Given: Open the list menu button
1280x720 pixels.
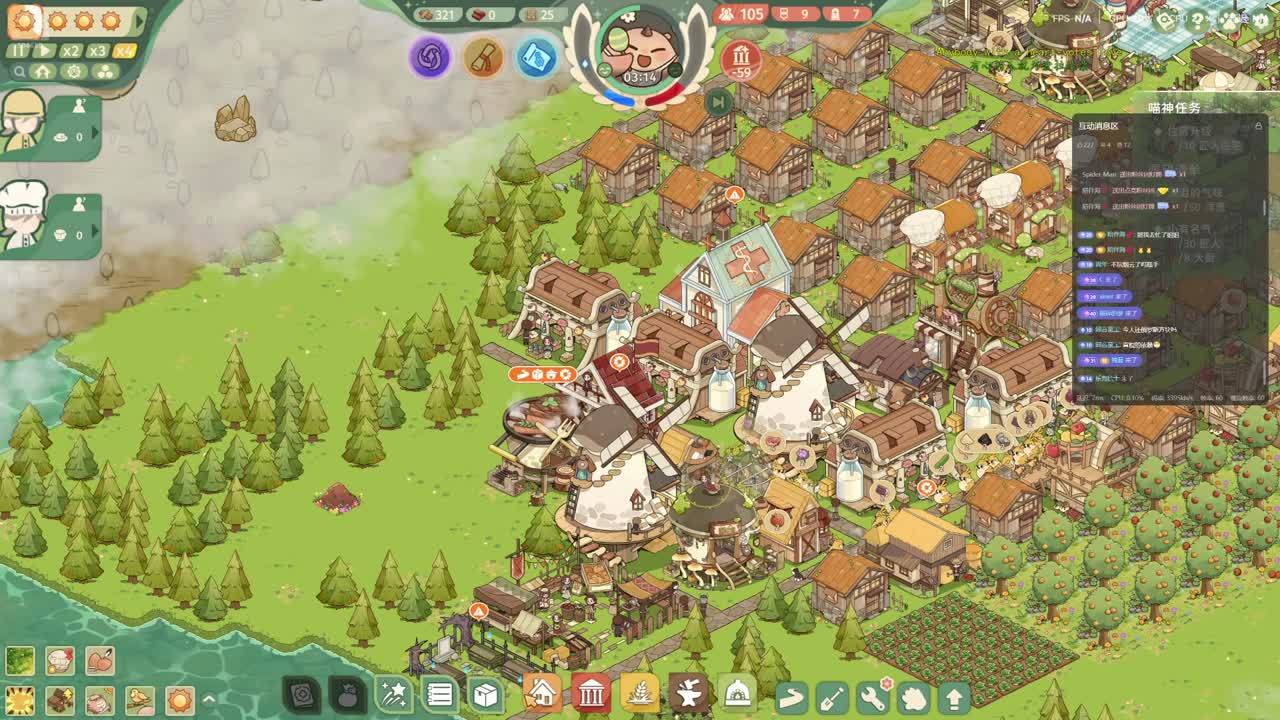Looking at the screenshot, I should pos(439,693).
